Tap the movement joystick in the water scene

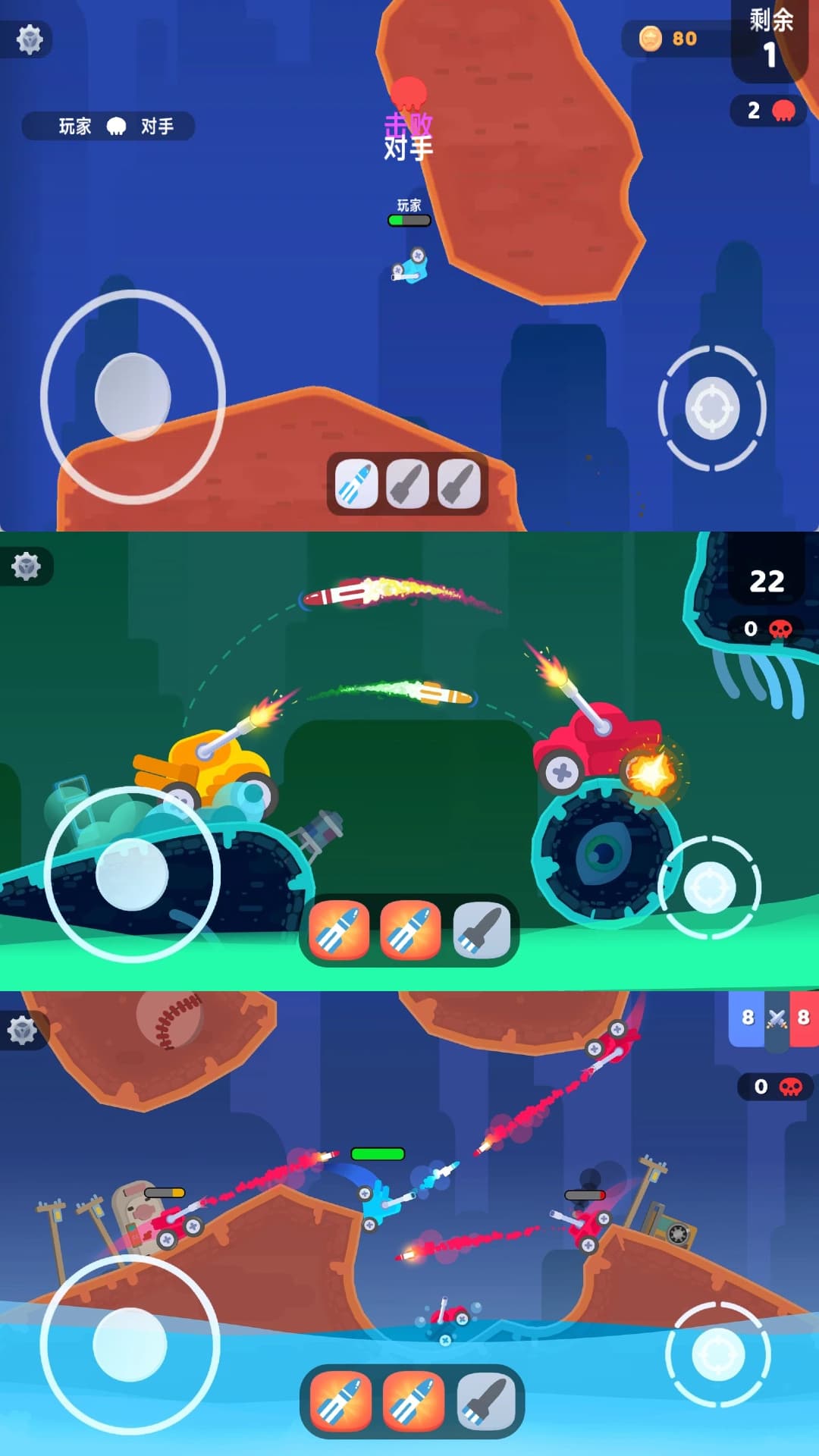pyautogui.click(x=130, y=1344)
